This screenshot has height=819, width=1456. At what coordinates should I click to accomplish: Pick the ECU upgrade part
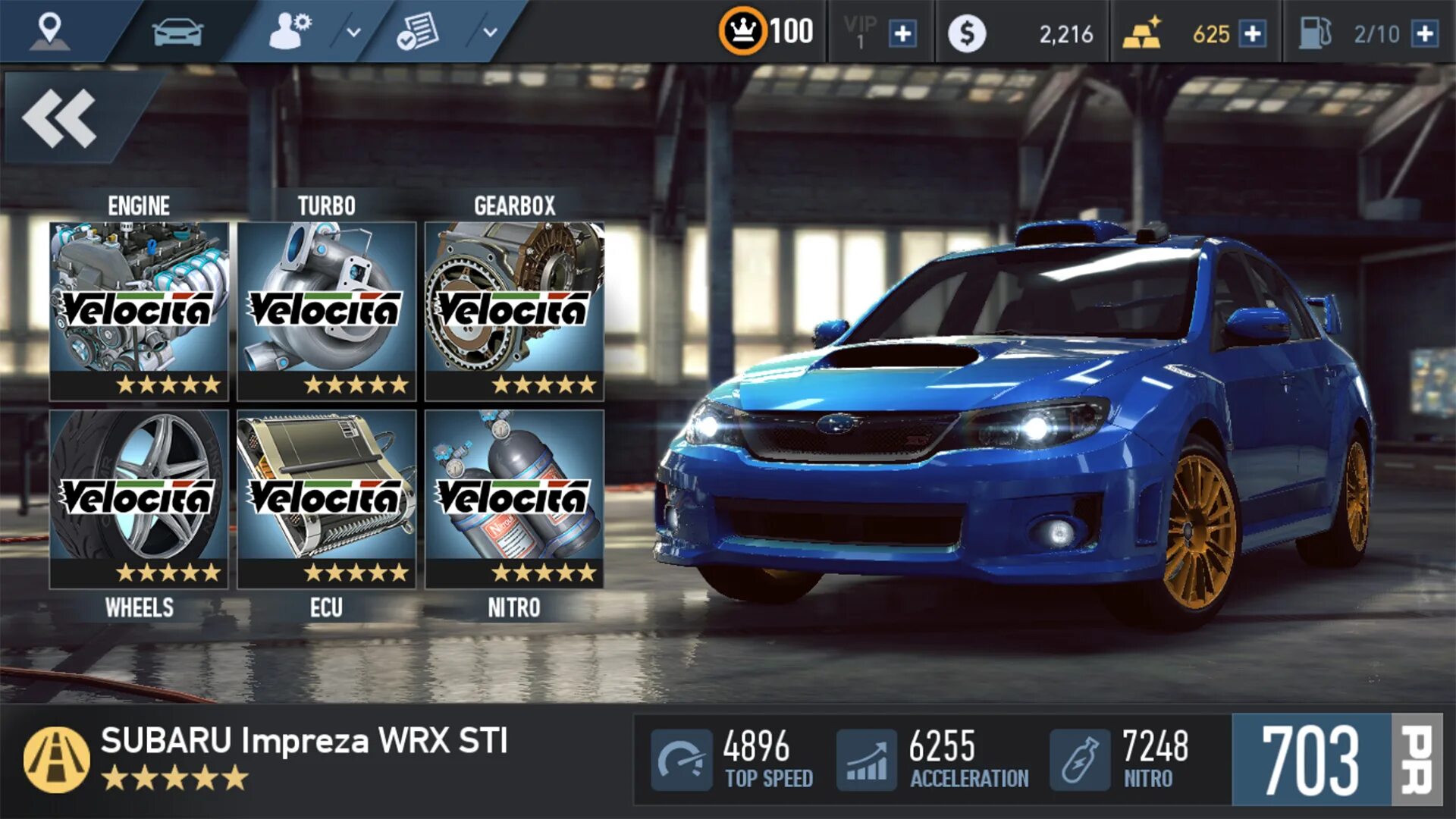327,498
